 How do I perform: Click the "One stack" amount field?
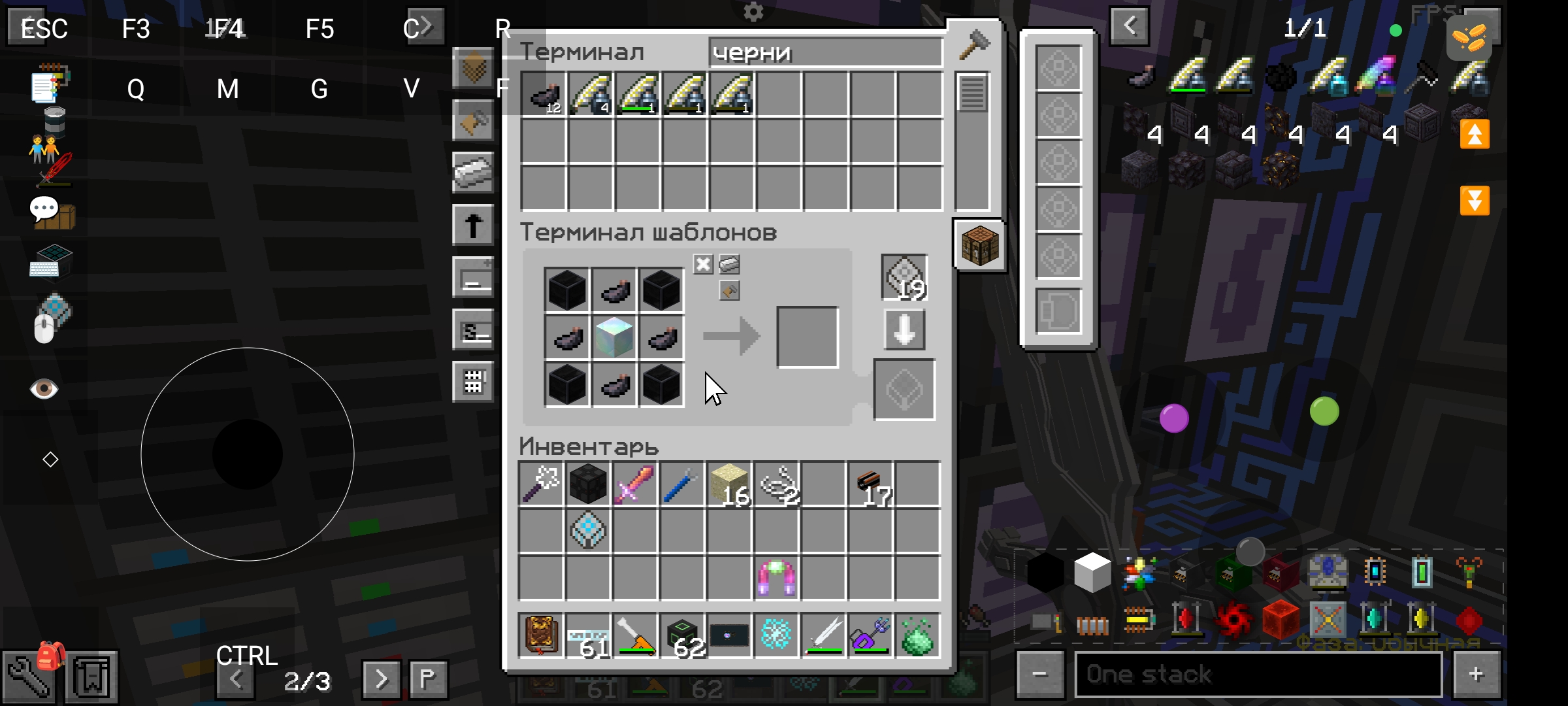[1258, 674]
